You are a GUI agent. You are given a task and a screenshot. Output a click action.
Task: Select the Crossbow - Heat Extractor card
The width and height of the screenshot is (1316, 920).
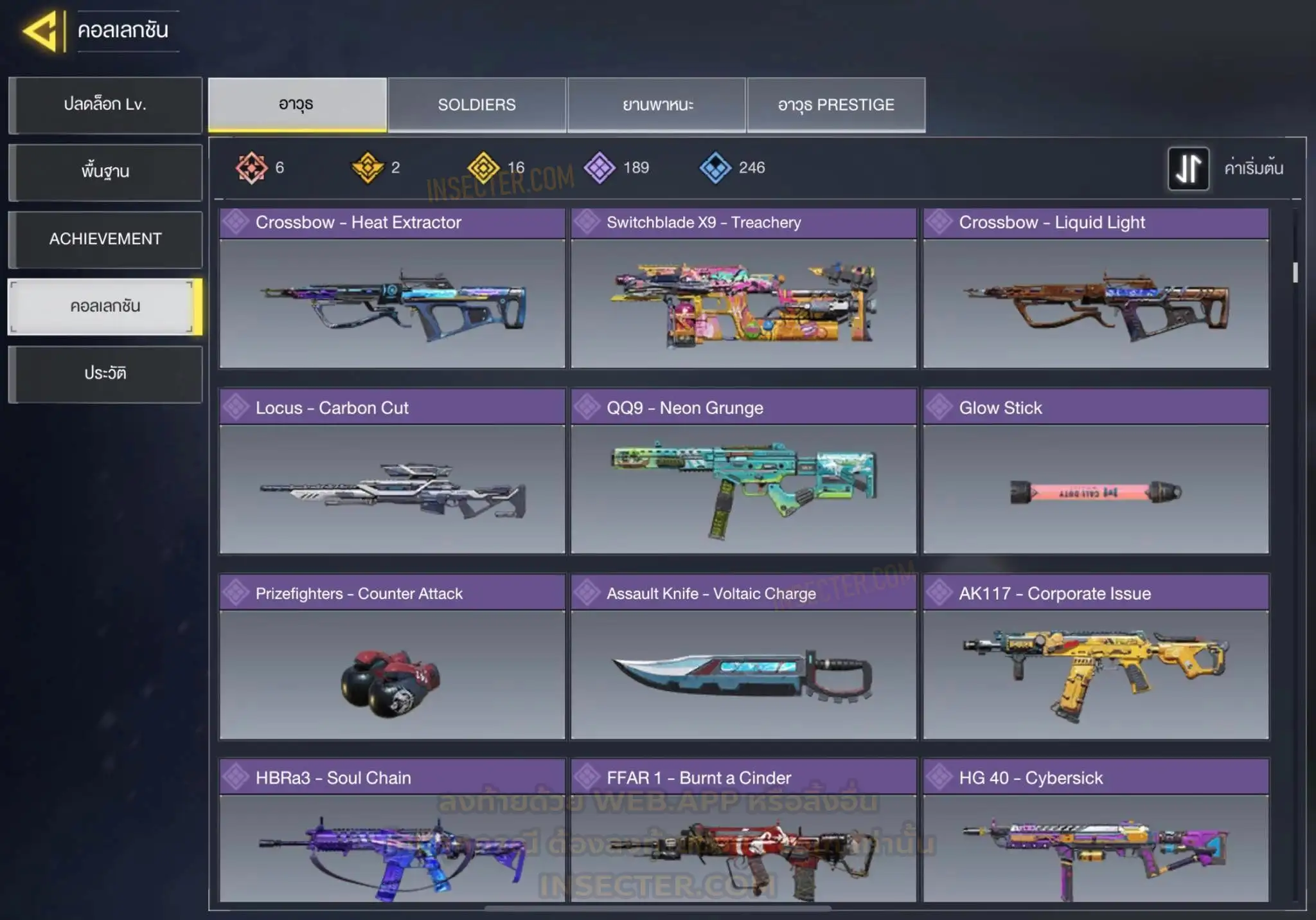pos(392,288)
